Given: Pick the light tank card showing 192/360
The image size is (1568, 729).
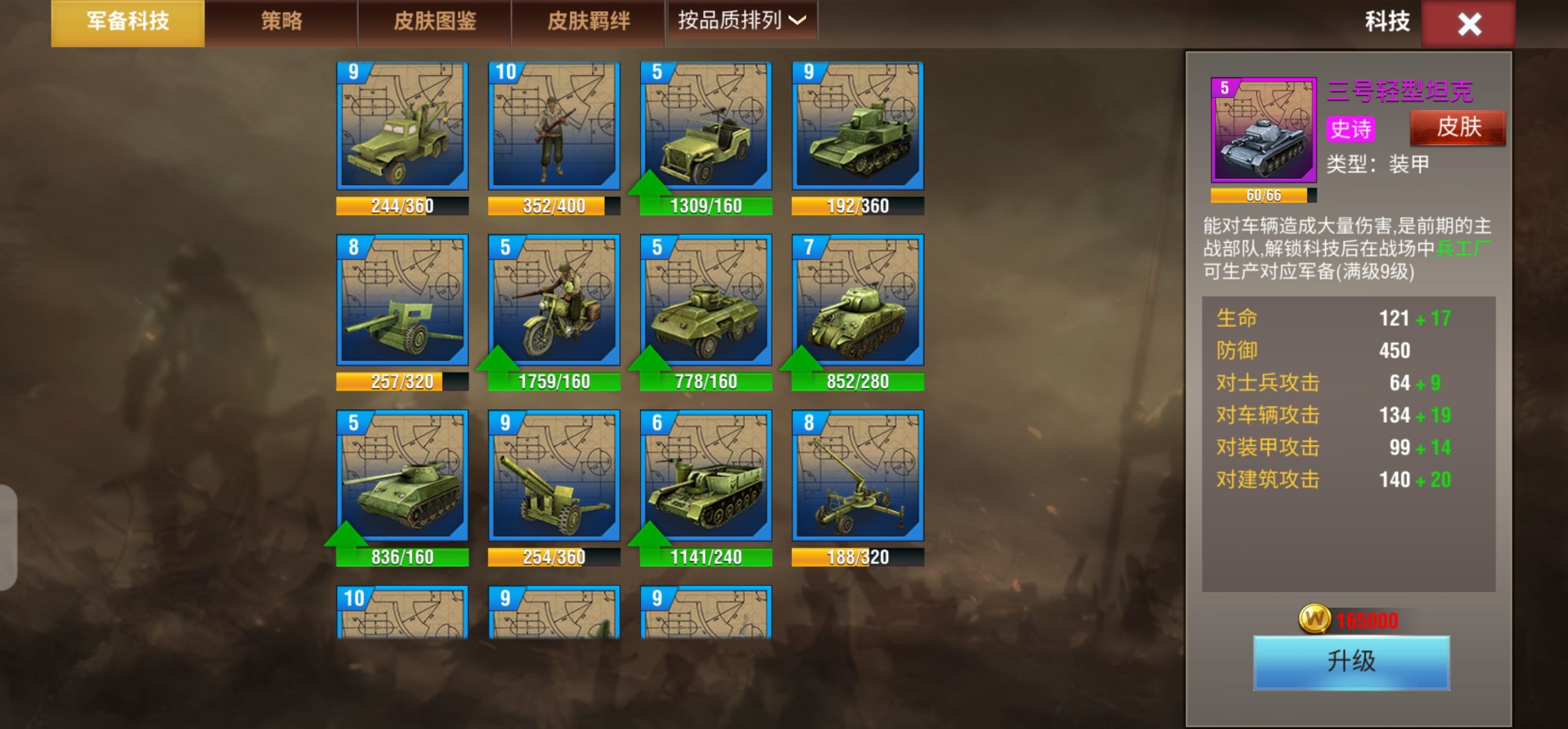Looking at the screenshot, I should pos(858,126).
